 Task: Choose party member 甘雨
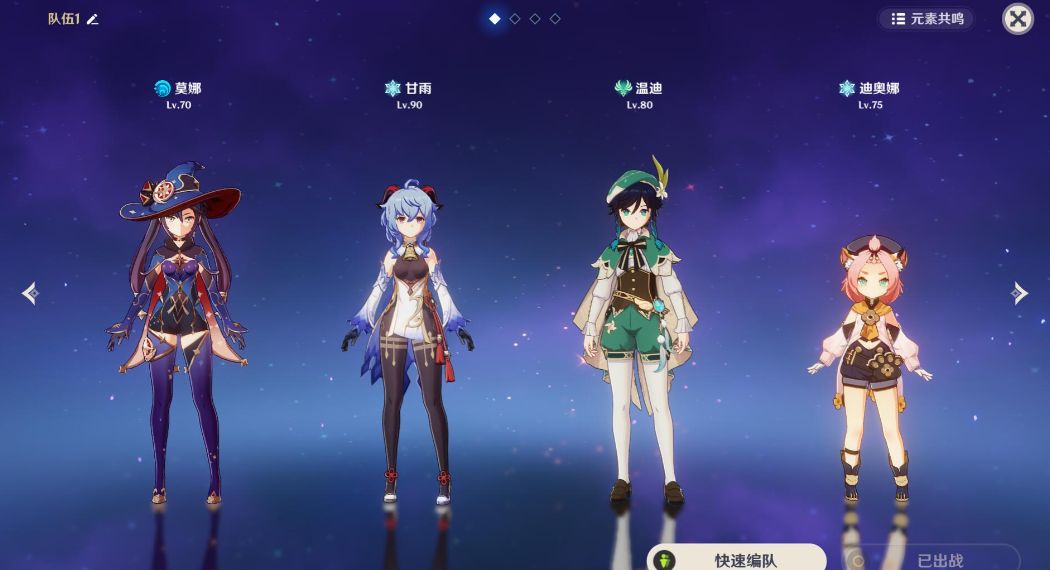[408, 340]
